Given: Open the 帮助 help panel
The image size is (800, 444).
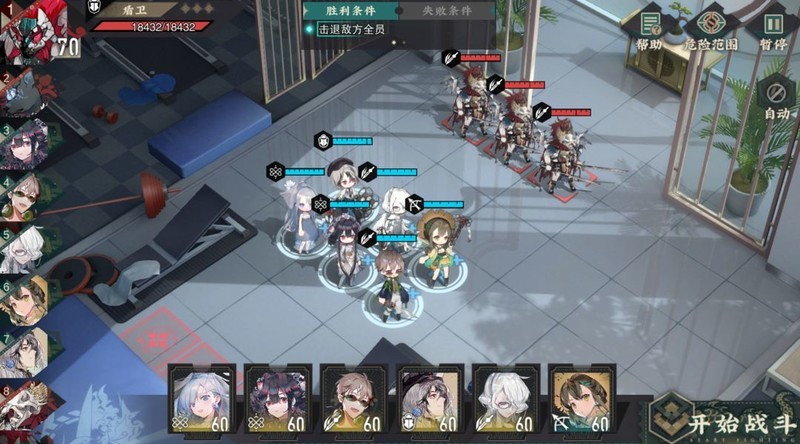Looking at the screenshot, I should pos(648,30).
